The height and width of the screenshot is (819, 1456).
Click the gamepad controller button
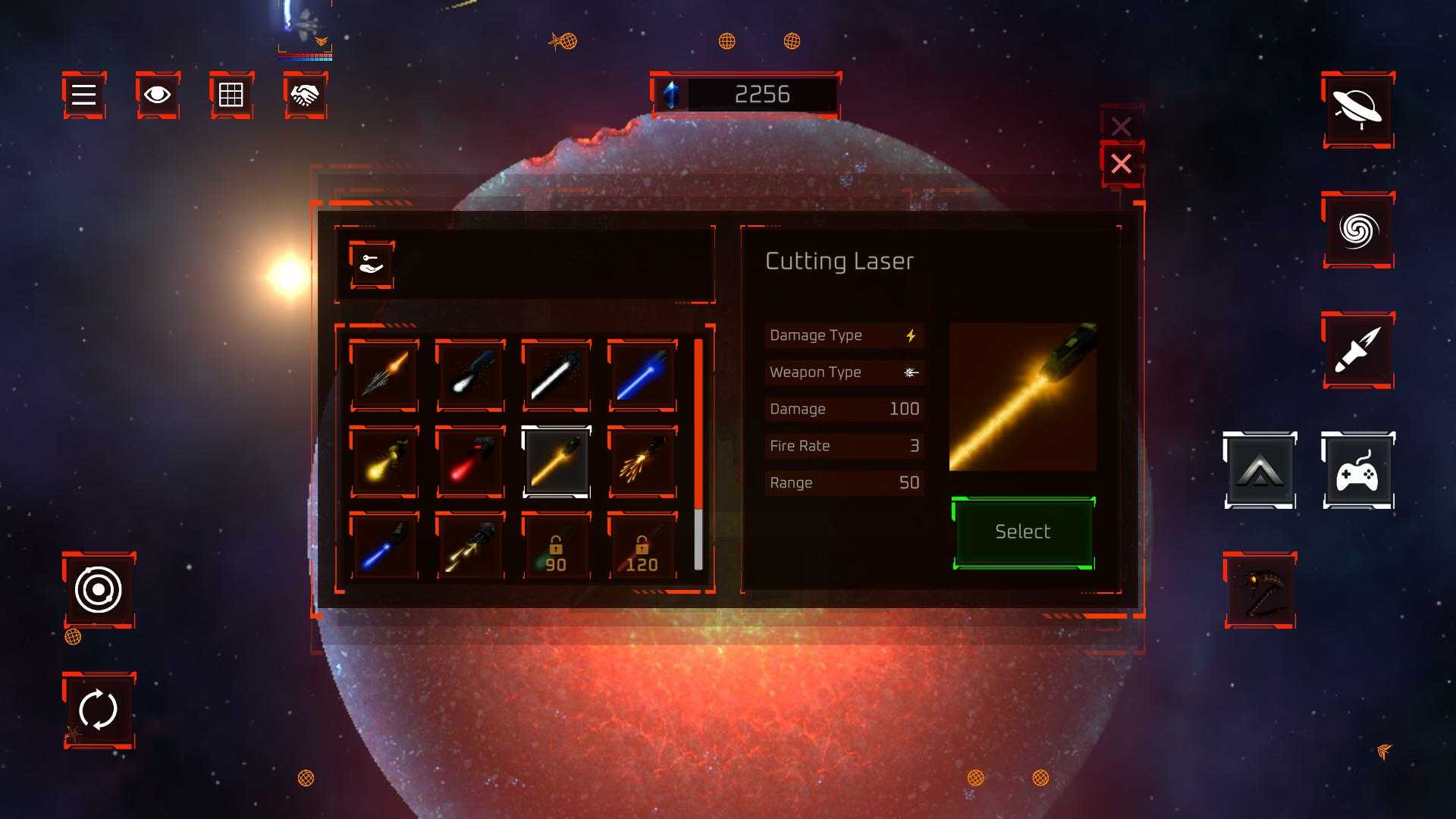point(1357,470)
